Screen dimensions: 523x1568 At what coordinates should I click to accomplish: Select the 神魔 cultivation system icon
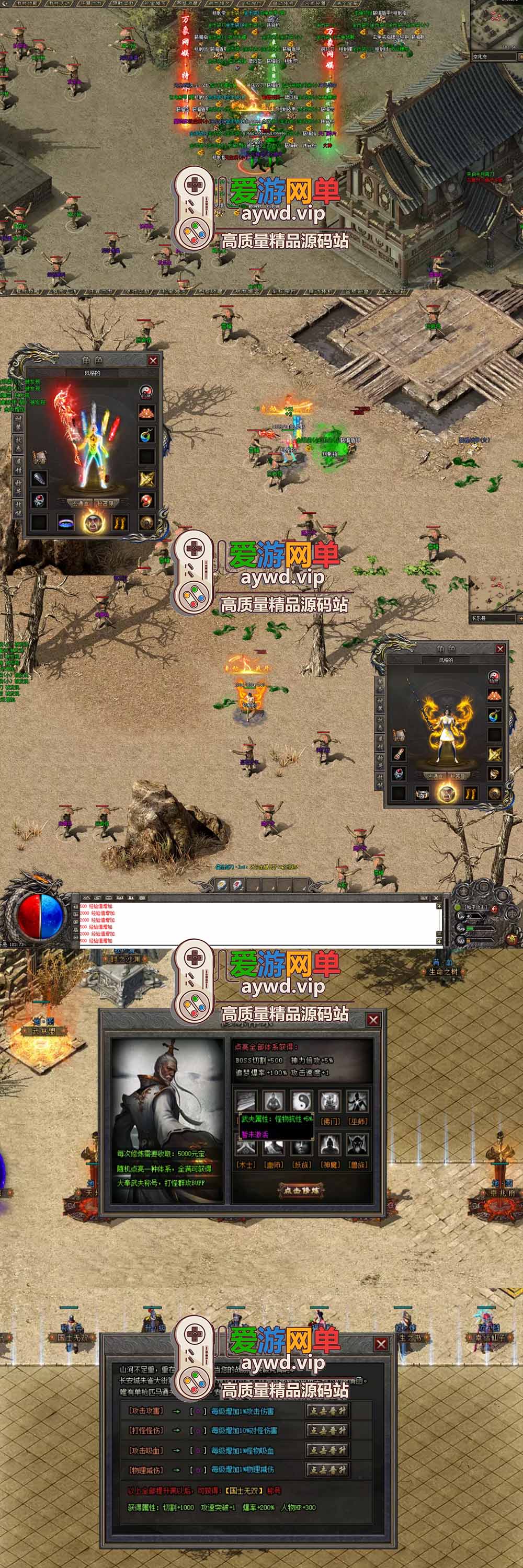[329, 1145]
